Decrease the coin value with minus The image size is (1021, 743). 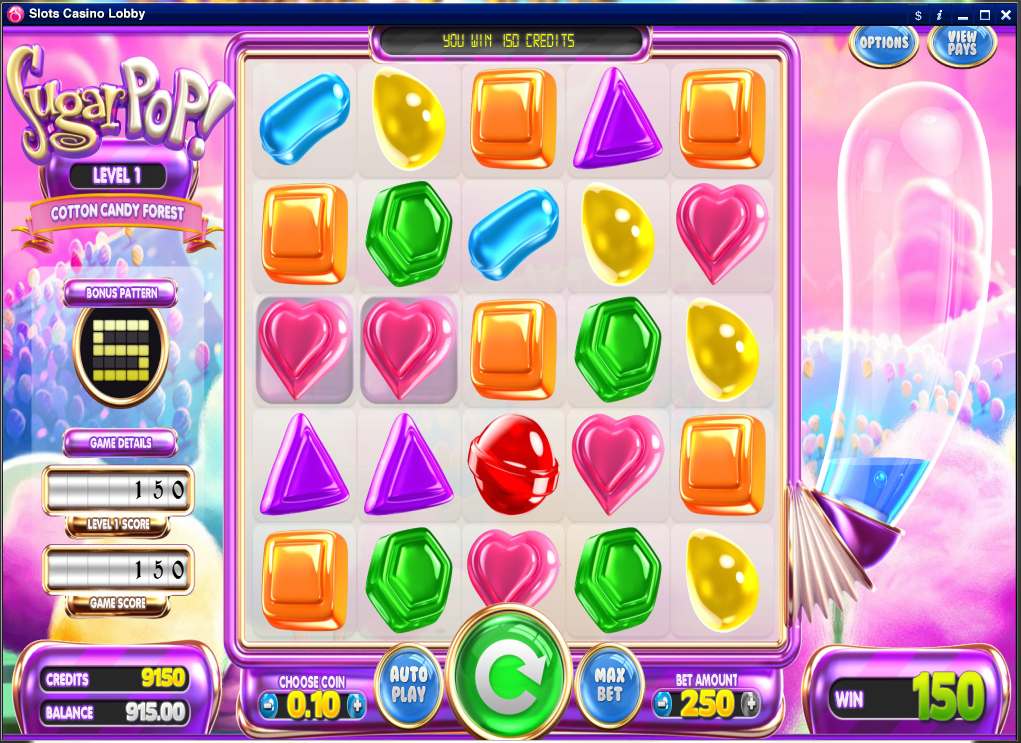coord(268,705)
